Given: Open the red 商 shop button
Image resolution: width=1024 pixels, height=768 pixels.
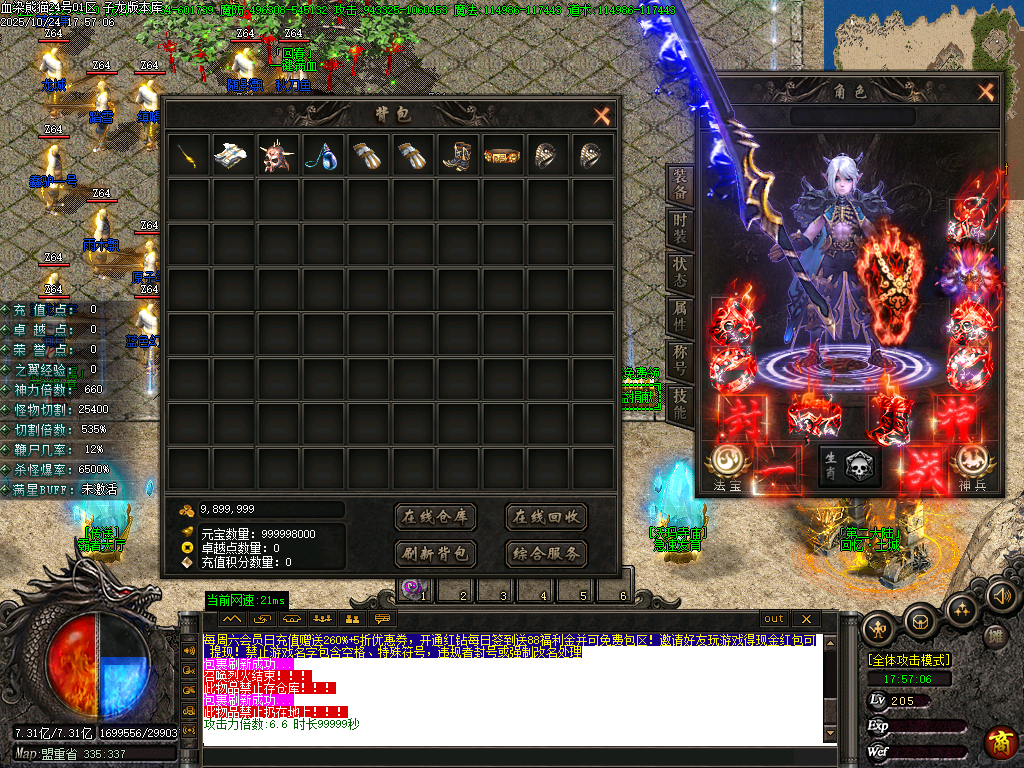Looking at the screenshot, I should click(1000, 742).
